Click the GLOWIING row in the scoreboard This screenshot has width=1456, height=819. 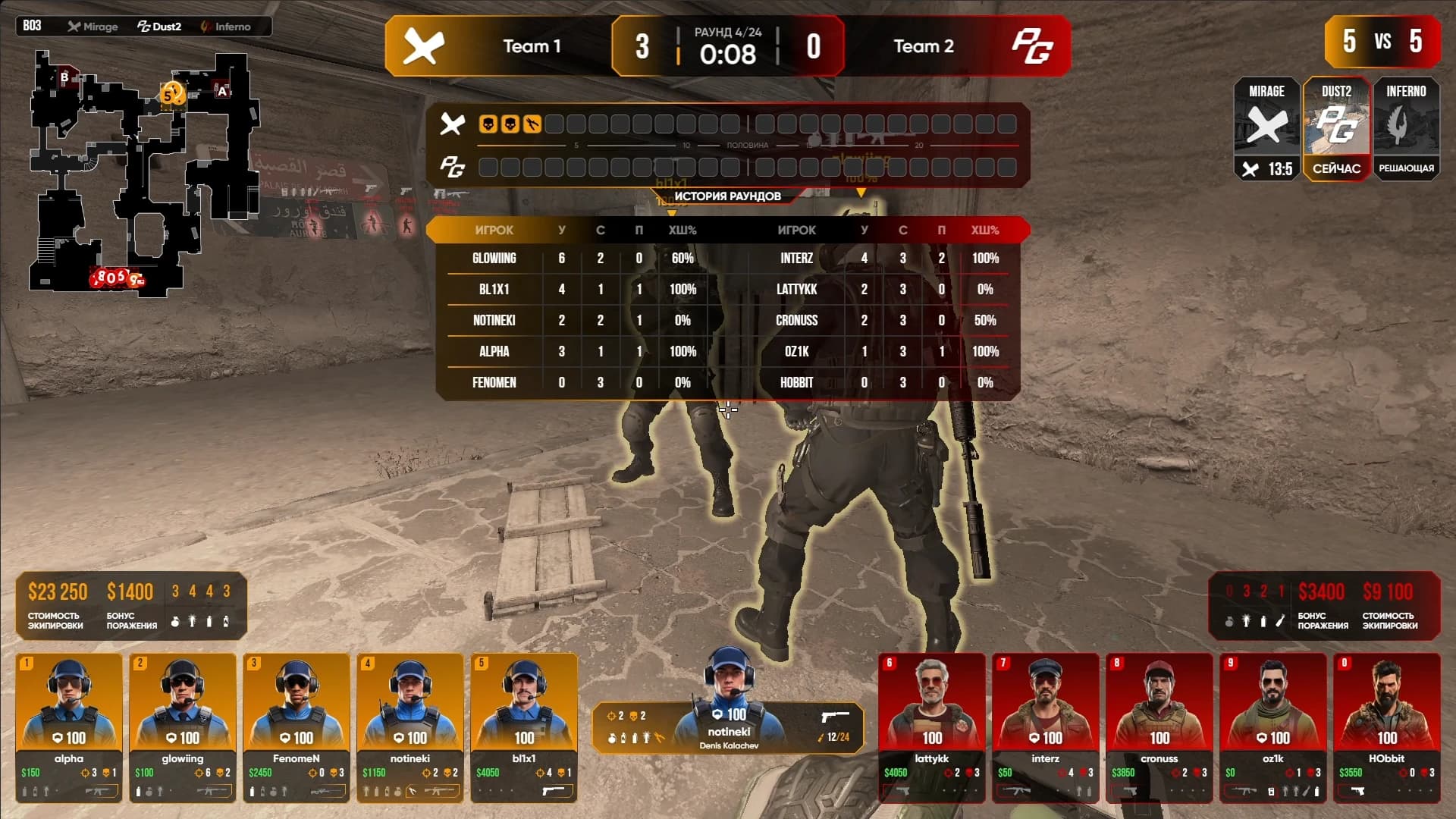(576, 259)
